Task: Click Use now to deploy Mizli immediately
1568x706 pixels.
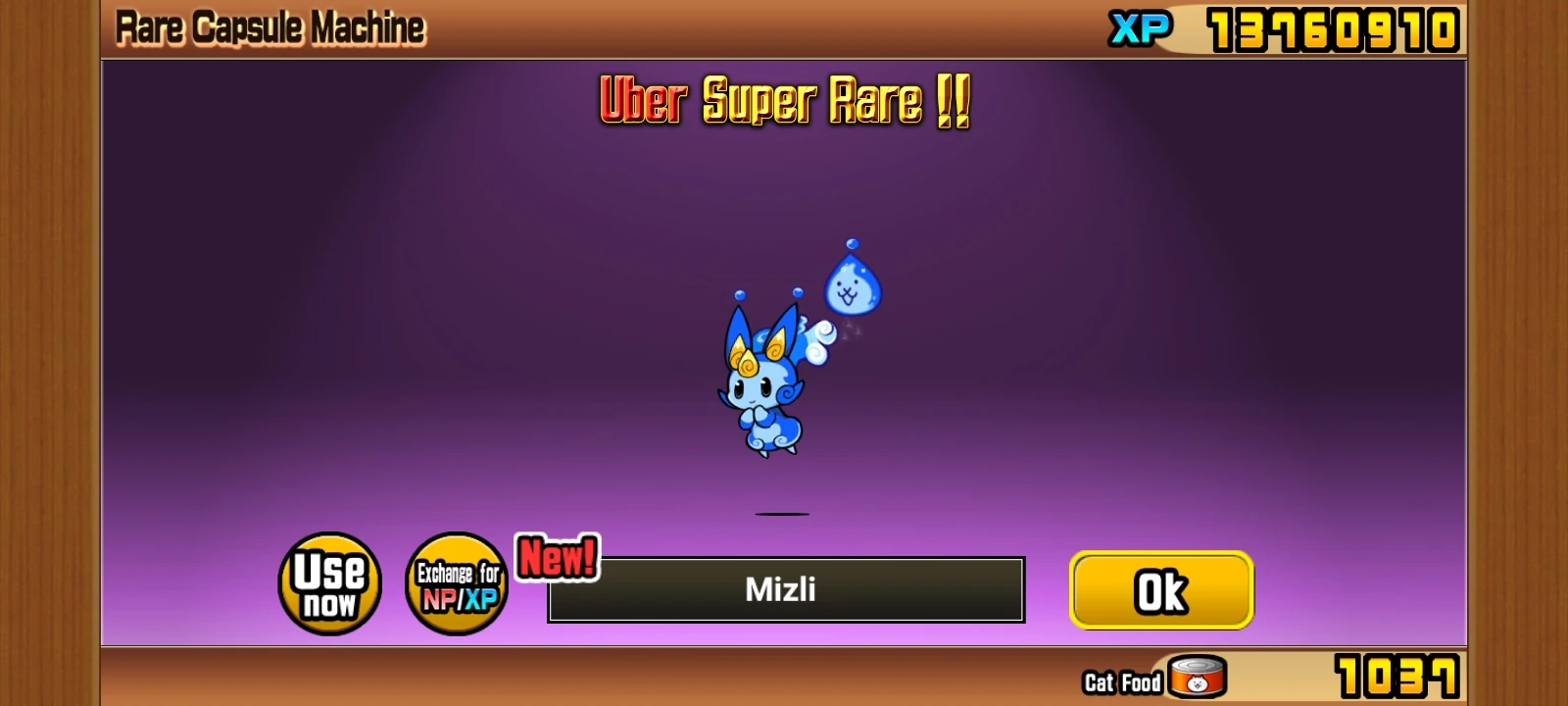Action: point(329,586)
